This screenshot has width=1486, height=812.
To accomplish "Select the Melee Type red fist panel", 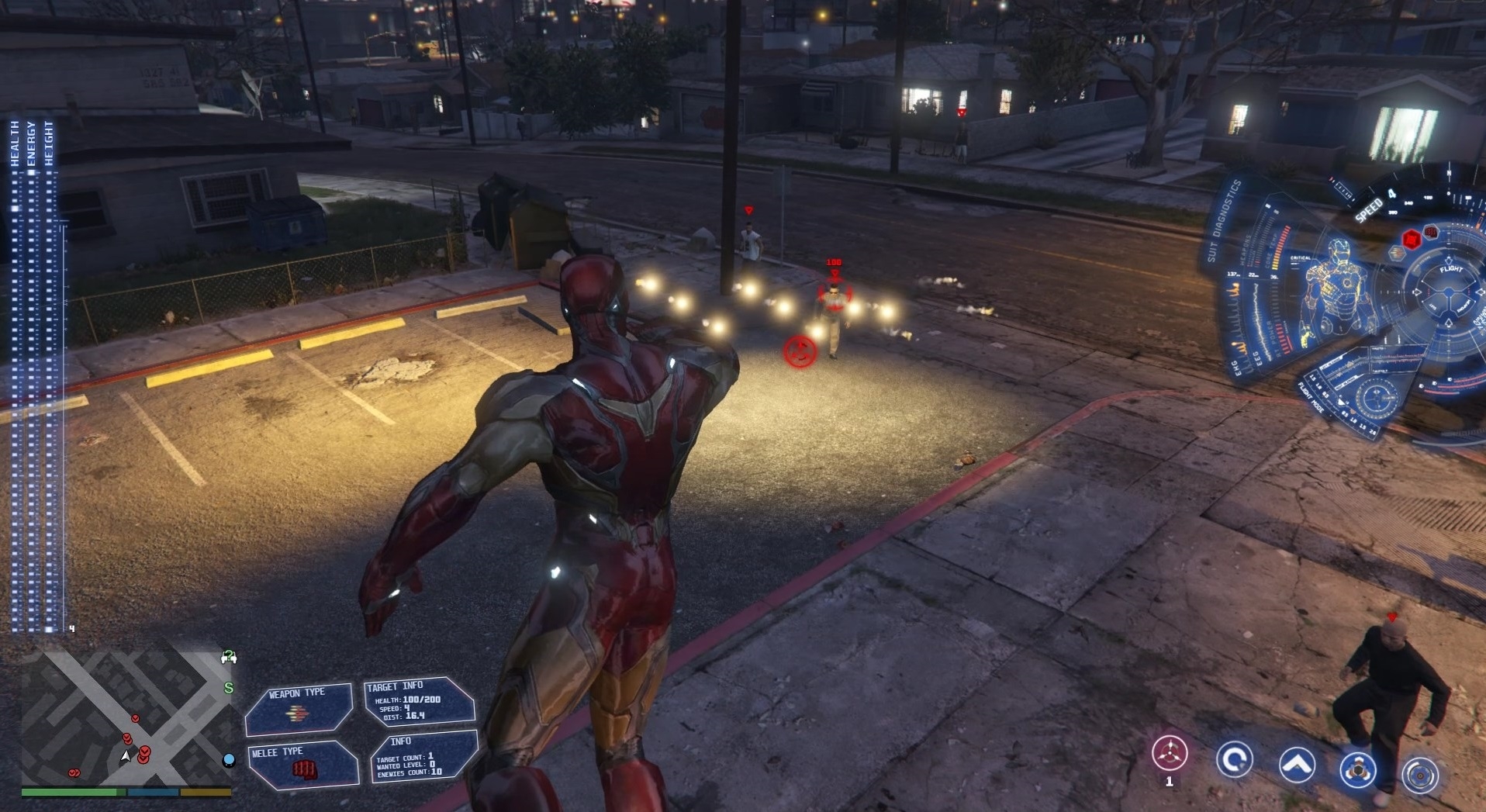I will tap(302, 765).
